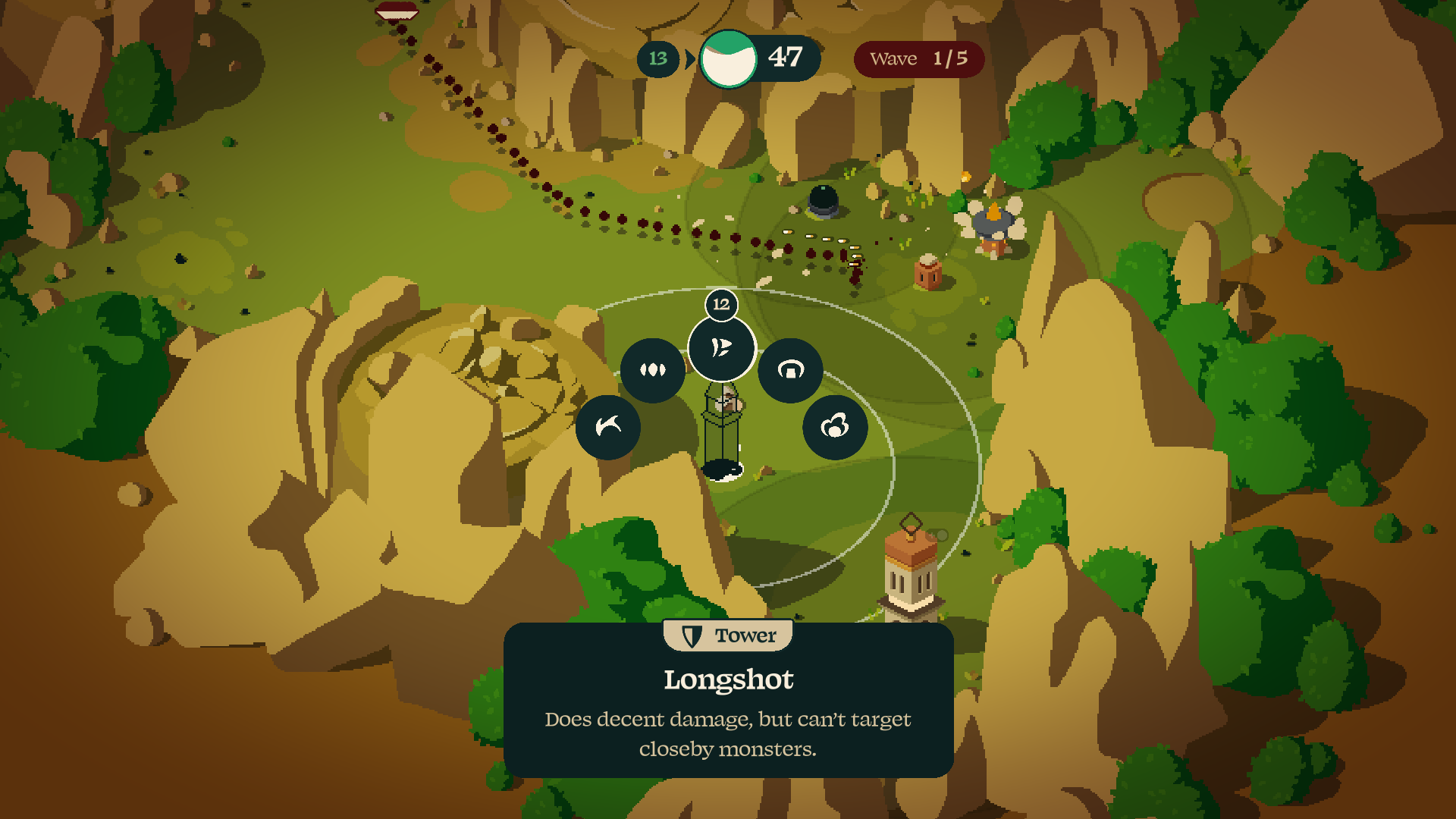Select the cluster bomb upgrade icon
Viewport: 1456px width, 819px height.
point(834,426)
